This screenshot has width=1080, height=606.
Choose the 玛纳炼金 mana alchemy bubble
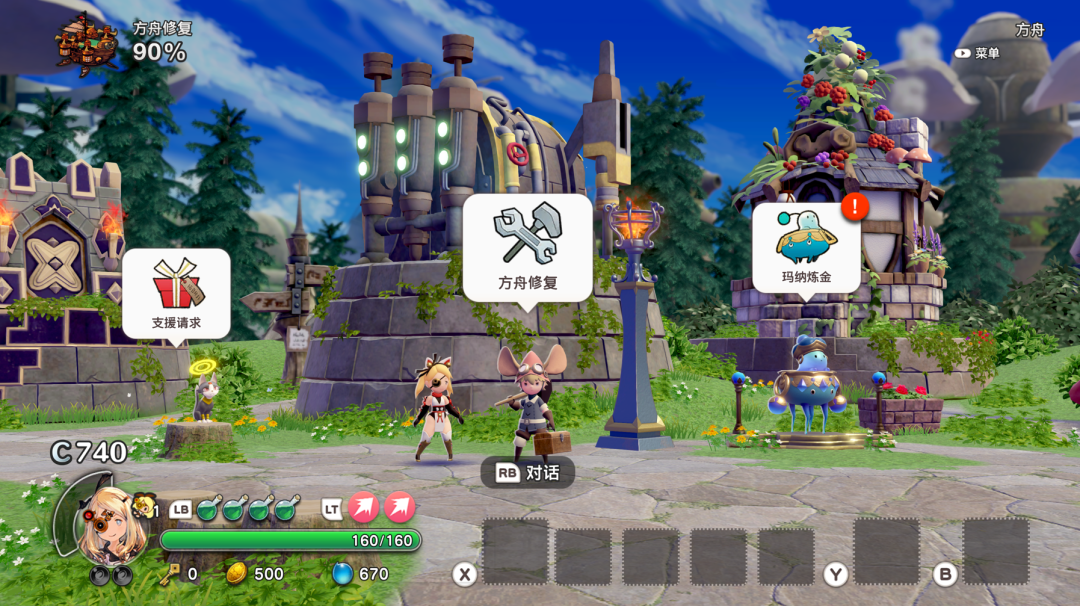pyautogui.click(x=806, y=247)
